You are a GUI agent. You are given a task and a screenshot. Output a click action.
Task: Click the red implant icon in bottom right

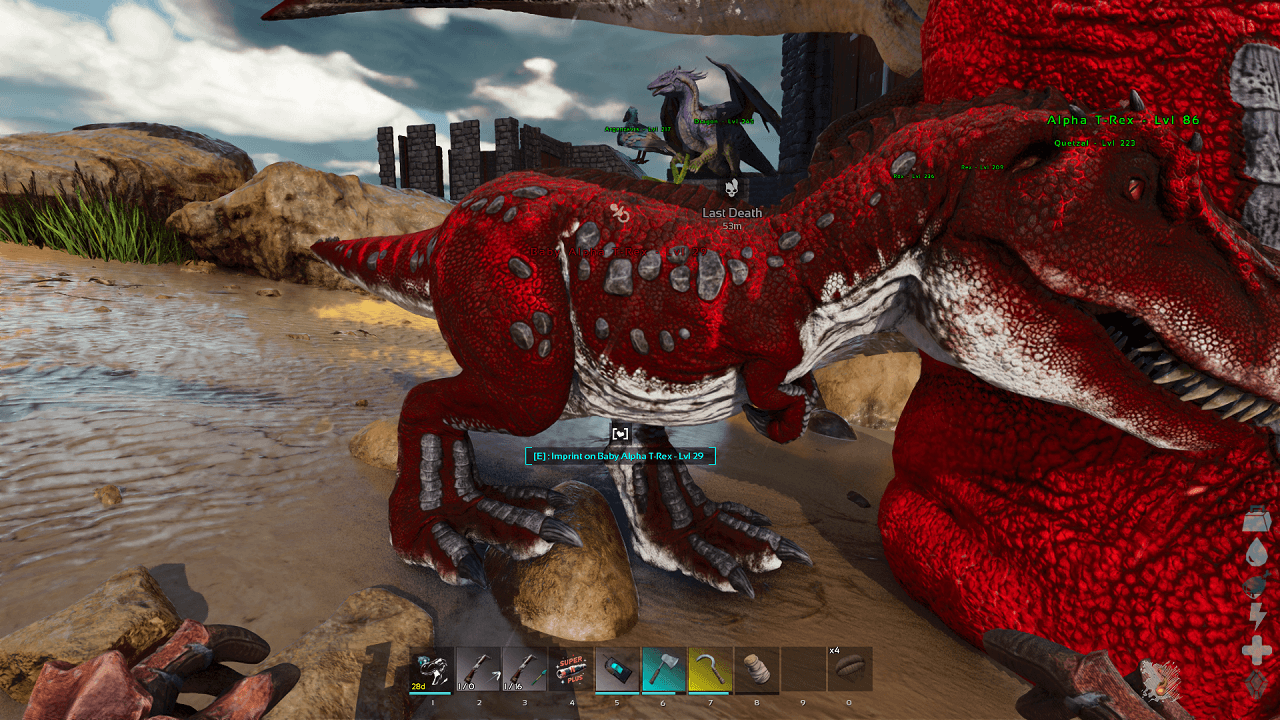1161,683
